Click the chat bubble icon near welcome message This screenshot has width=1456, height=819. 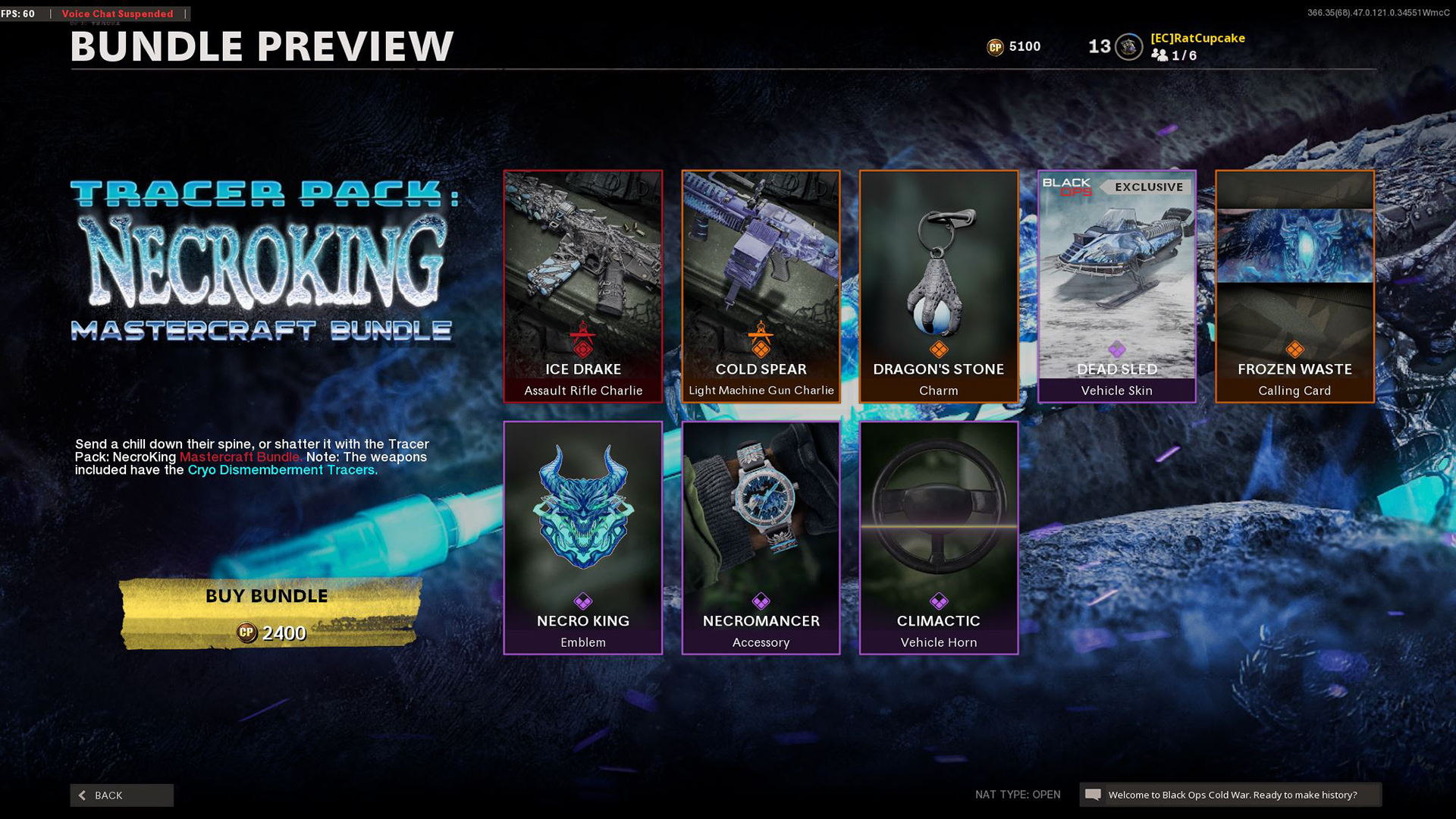pos(1093,794)
